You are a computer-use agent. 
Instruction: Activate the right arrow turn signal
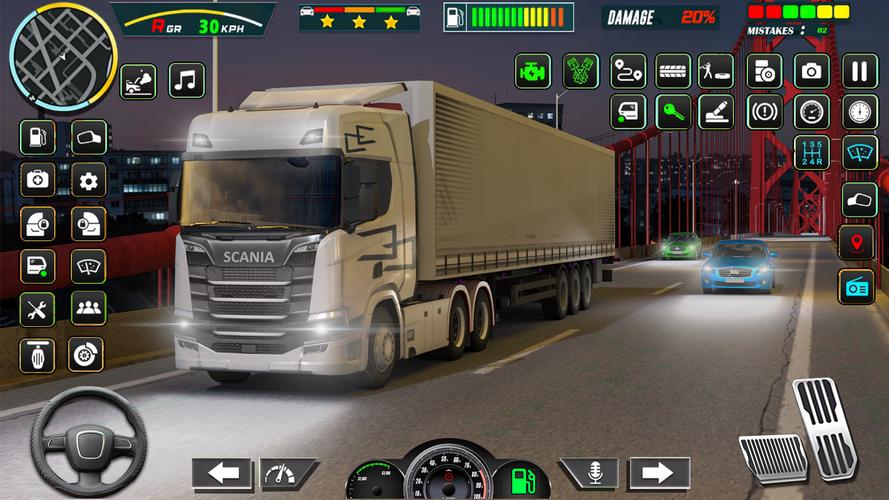659,473
